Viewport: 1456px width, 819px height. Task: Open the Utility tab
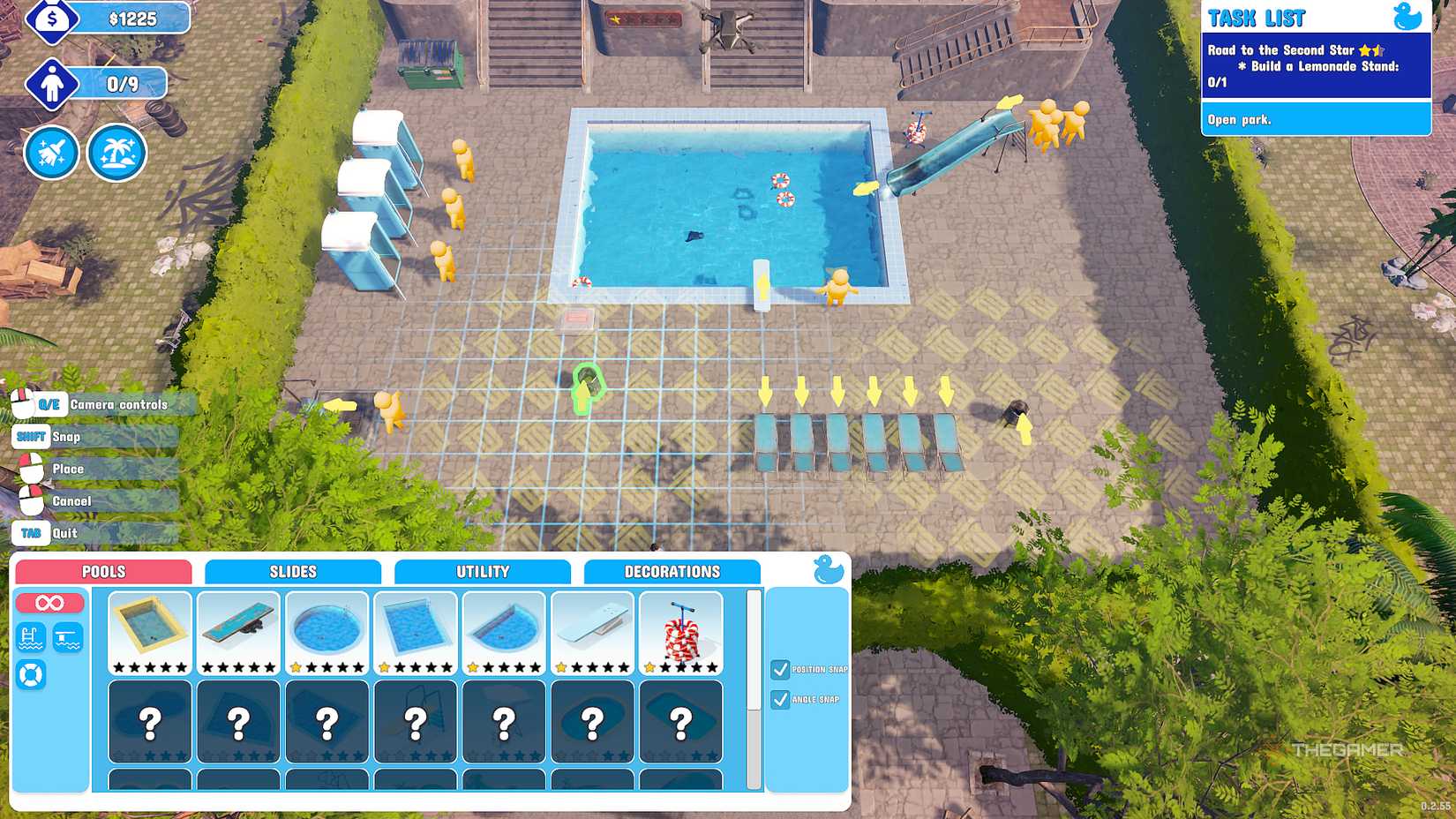484,571
